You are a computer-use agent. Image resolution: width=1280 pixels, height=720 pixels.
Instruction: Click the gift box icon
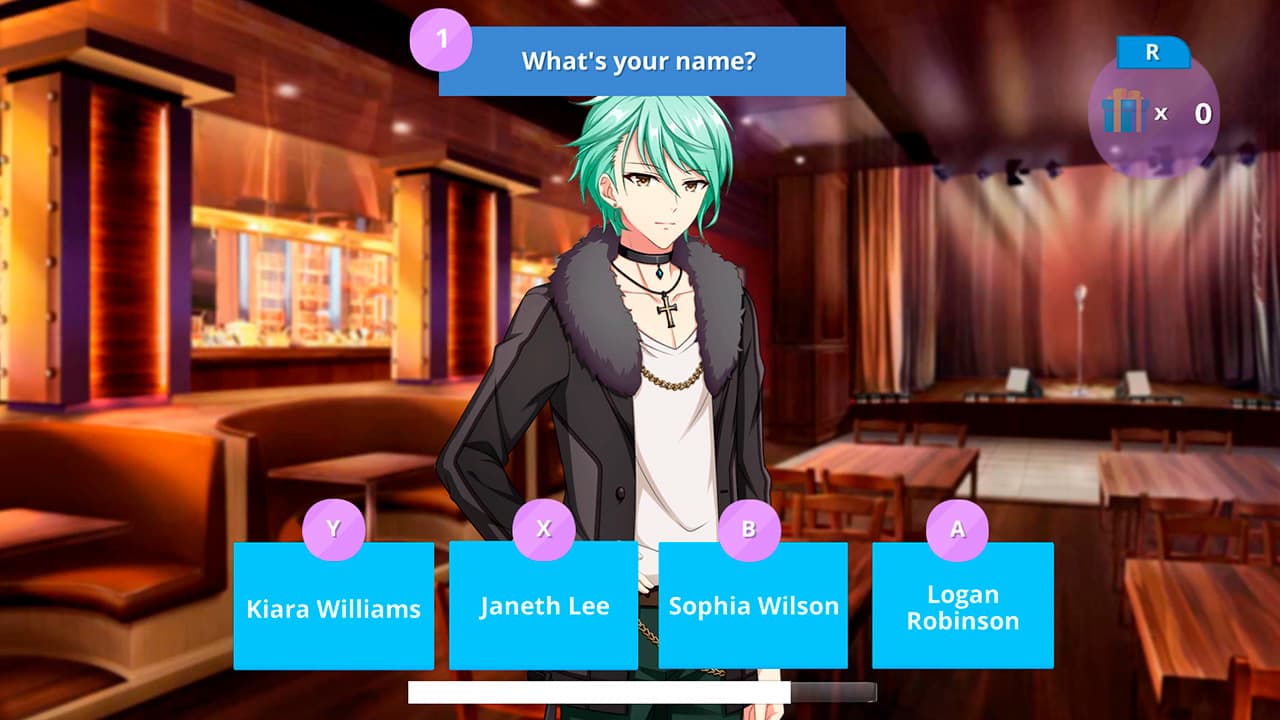click(1127, 113)
